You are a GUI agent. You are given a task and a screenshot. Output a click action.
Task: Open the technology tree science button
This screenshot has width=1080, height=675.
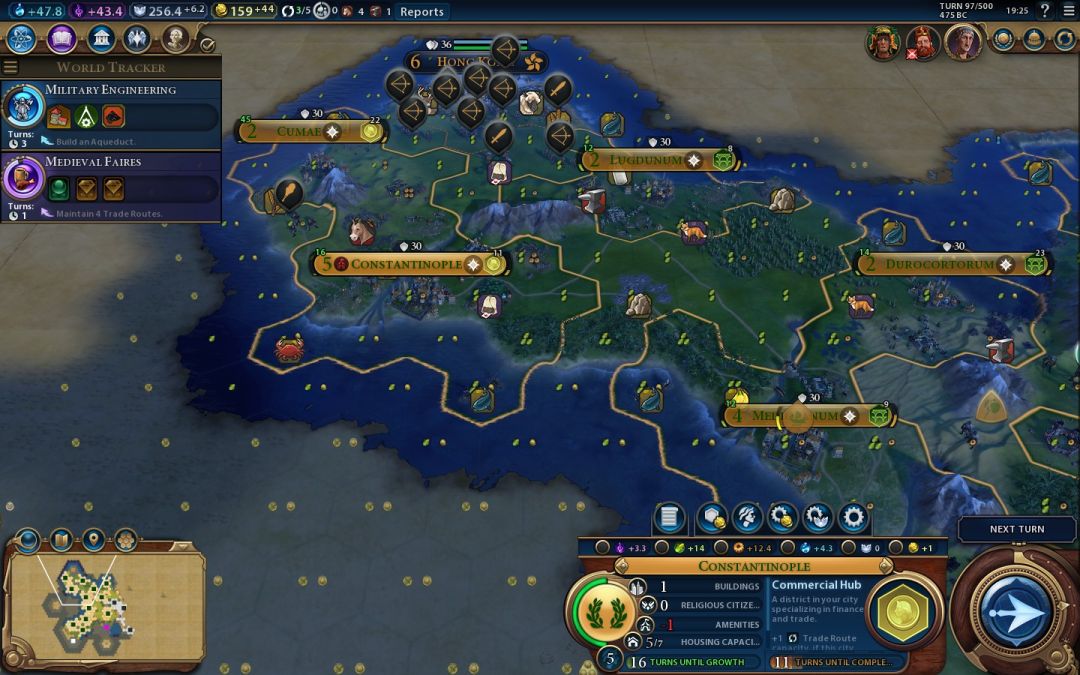click(22, 39)
